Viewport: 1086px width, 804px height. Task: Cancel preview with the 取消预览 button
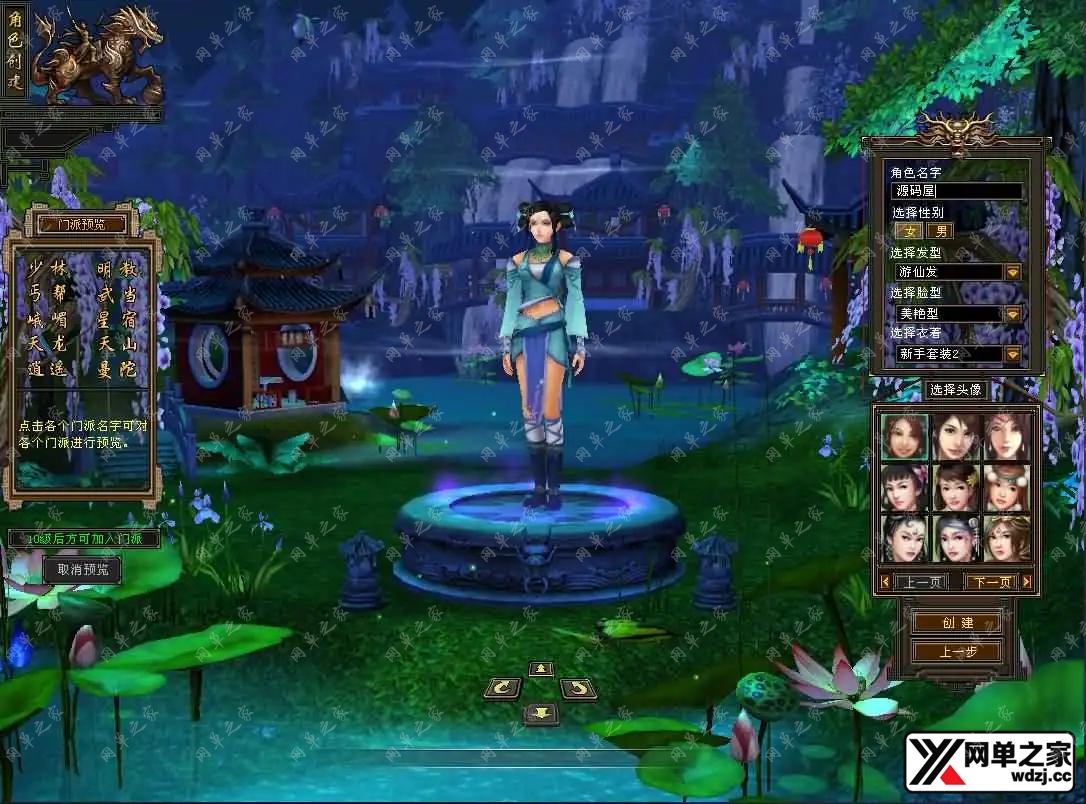tap(82, 570)
